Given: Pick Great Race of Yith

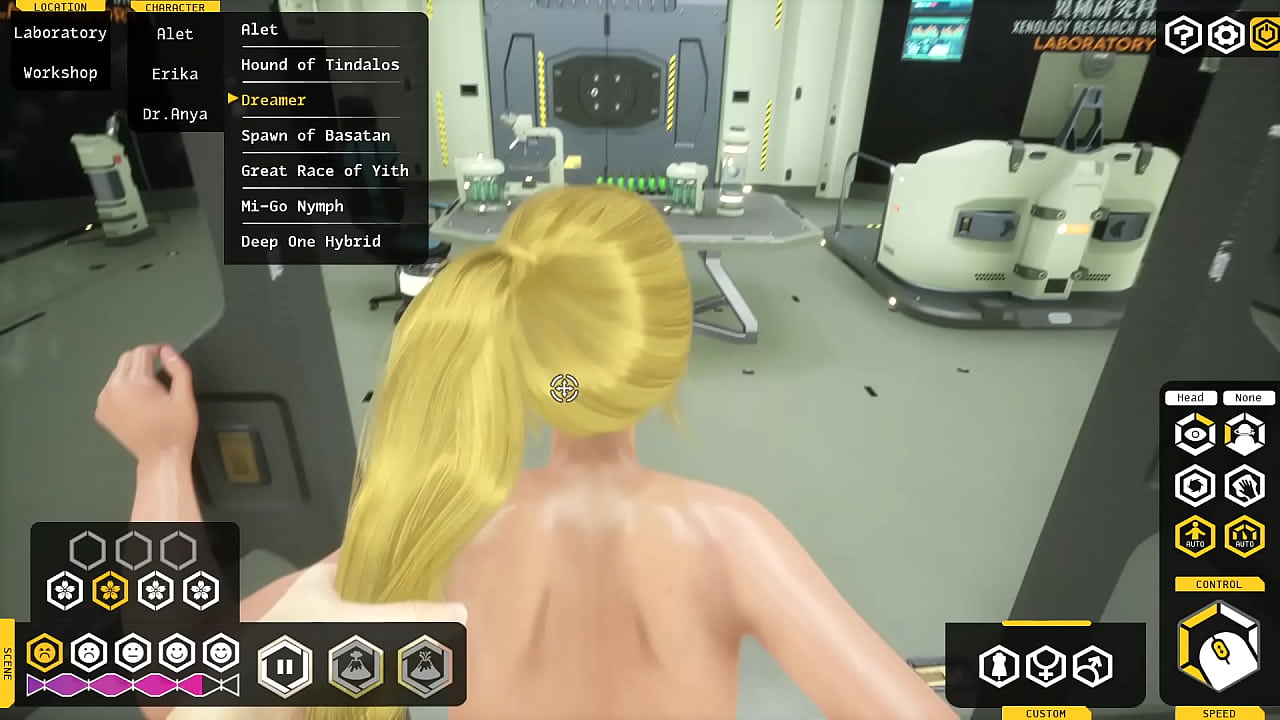Looking at the screenshot, I should click(x=324, y=171).
